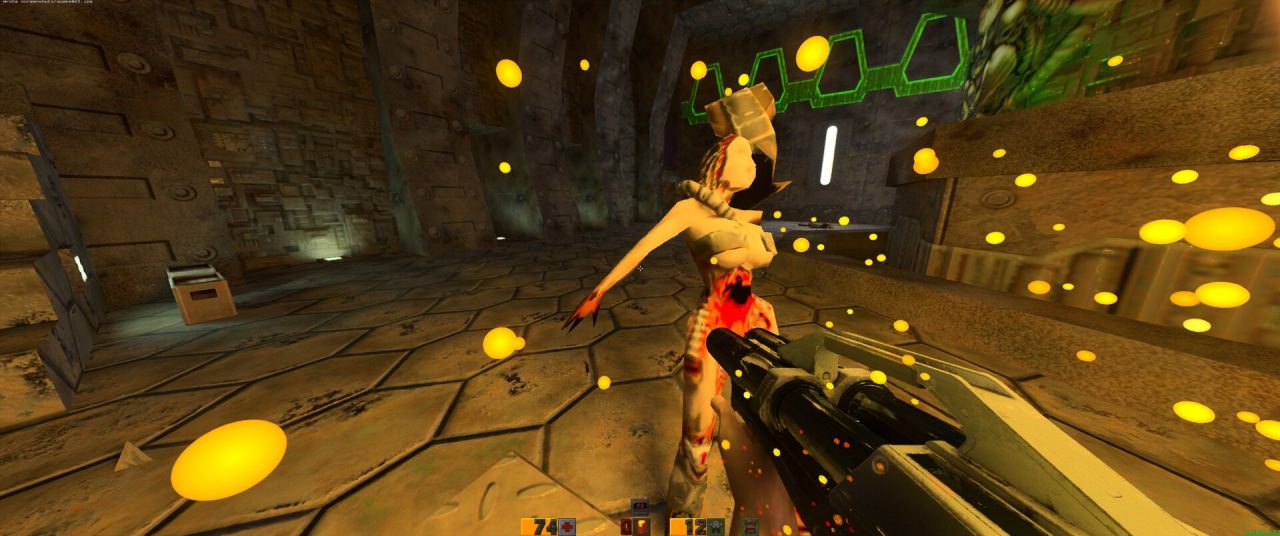Select the small weapon icon above the ammo

click(640, 506)
